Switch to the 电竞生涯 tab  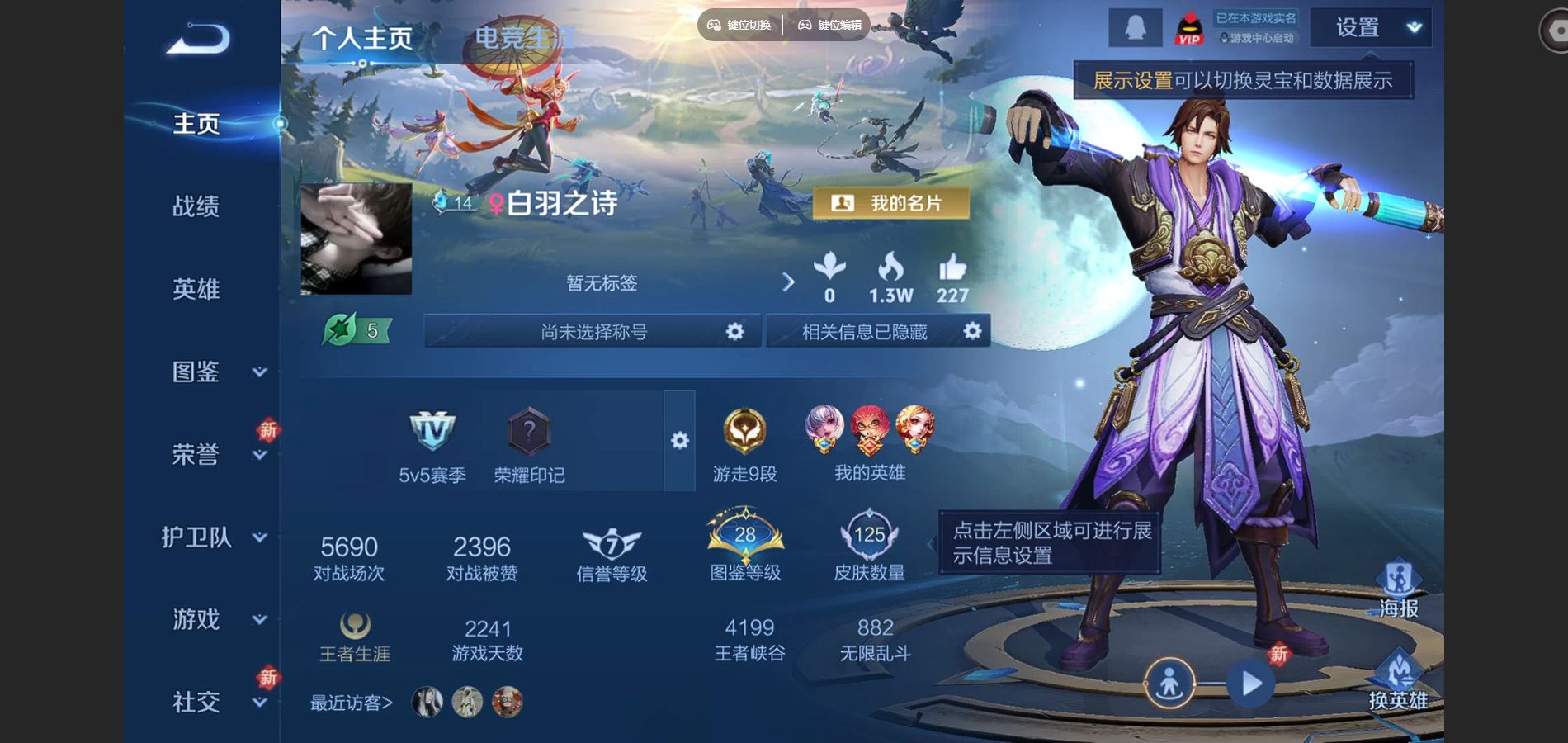click(x=524, y=38)
